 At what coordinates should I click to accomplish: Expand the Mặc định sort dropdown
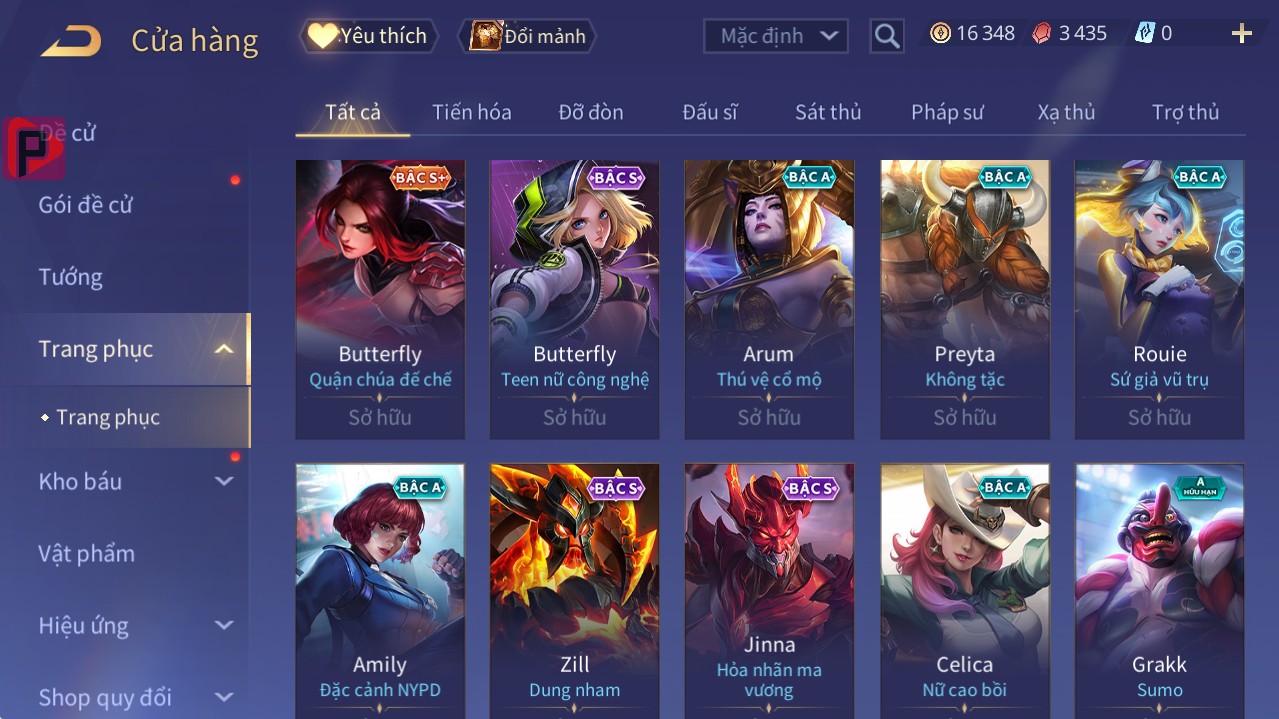[x=776, y=36]
